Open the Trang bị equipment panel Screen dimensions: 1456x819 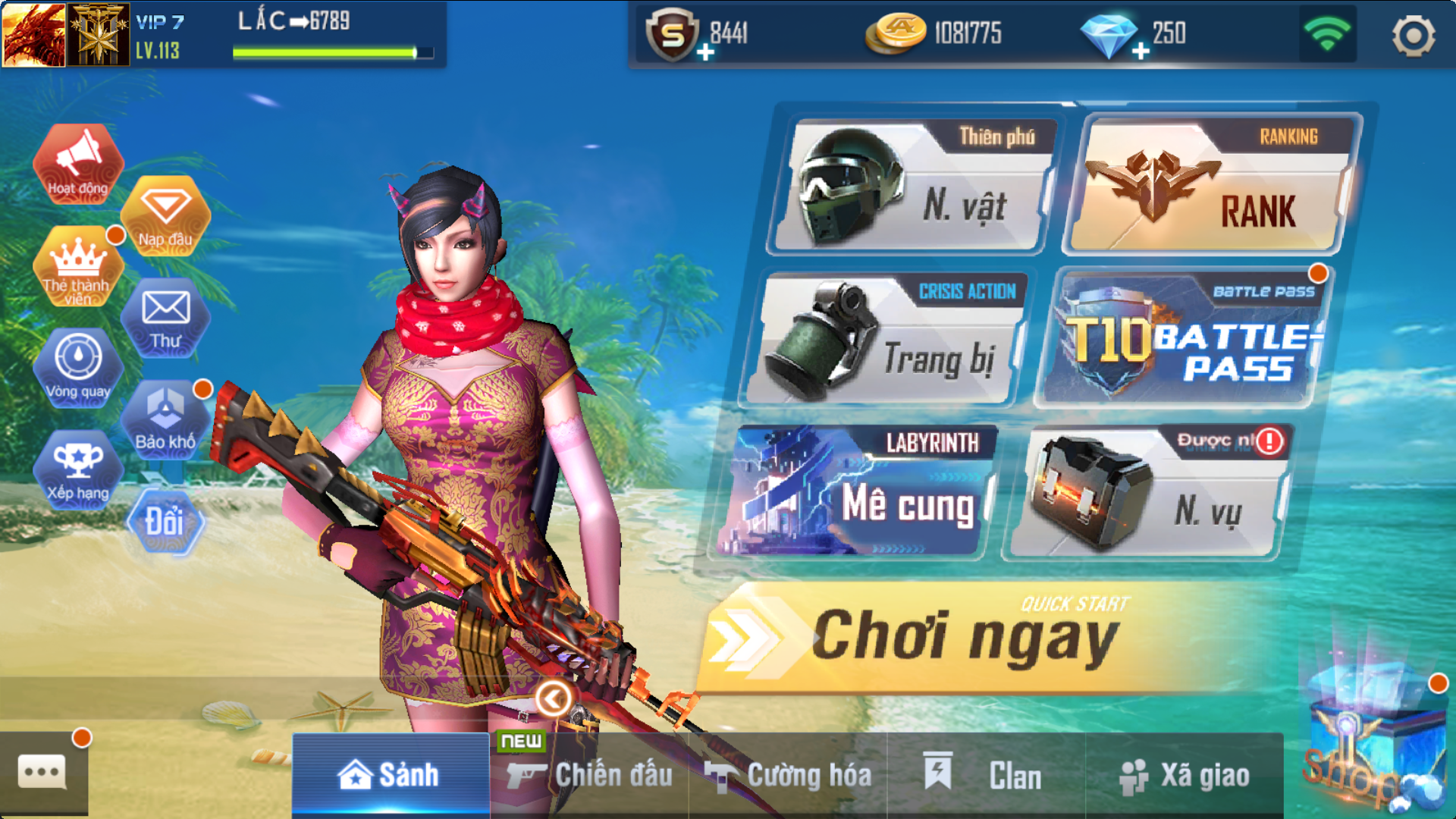coord(884,340)
